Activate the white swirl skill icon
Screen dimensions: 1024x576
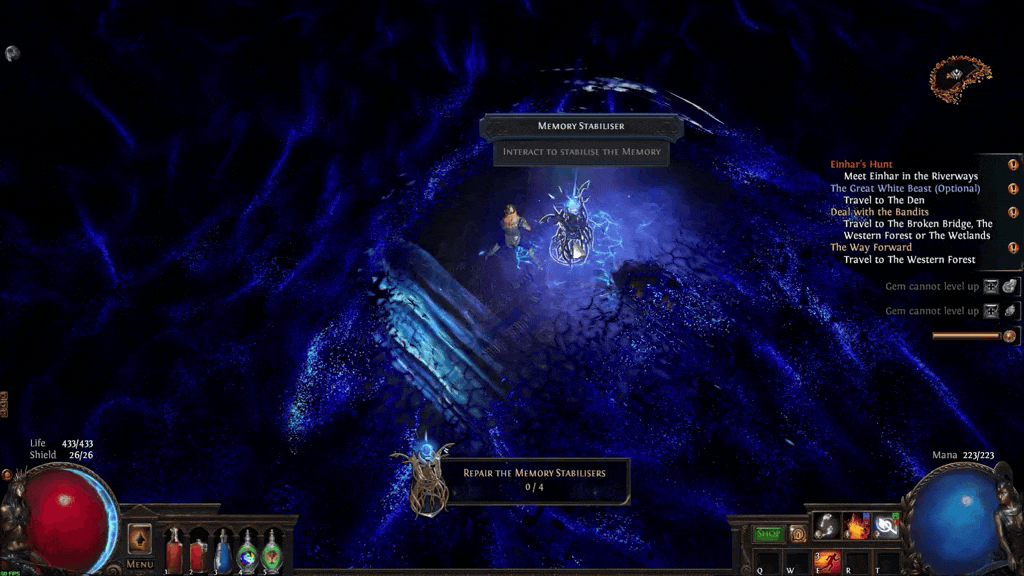[x=887, y=525]
